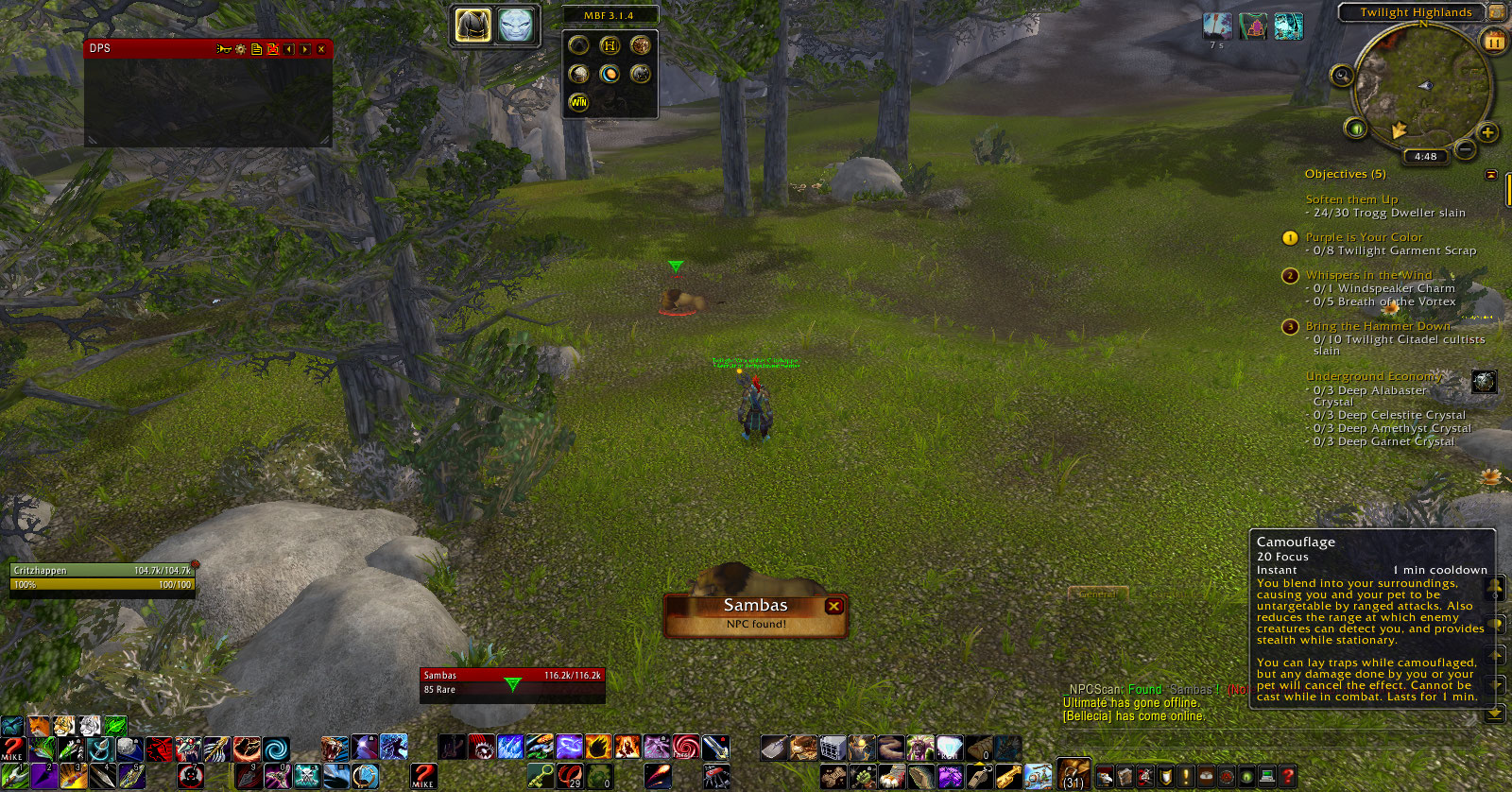1512x792 pixels.
Task: Select the Soften them Up quest
Action: [x=1351, y=199]
